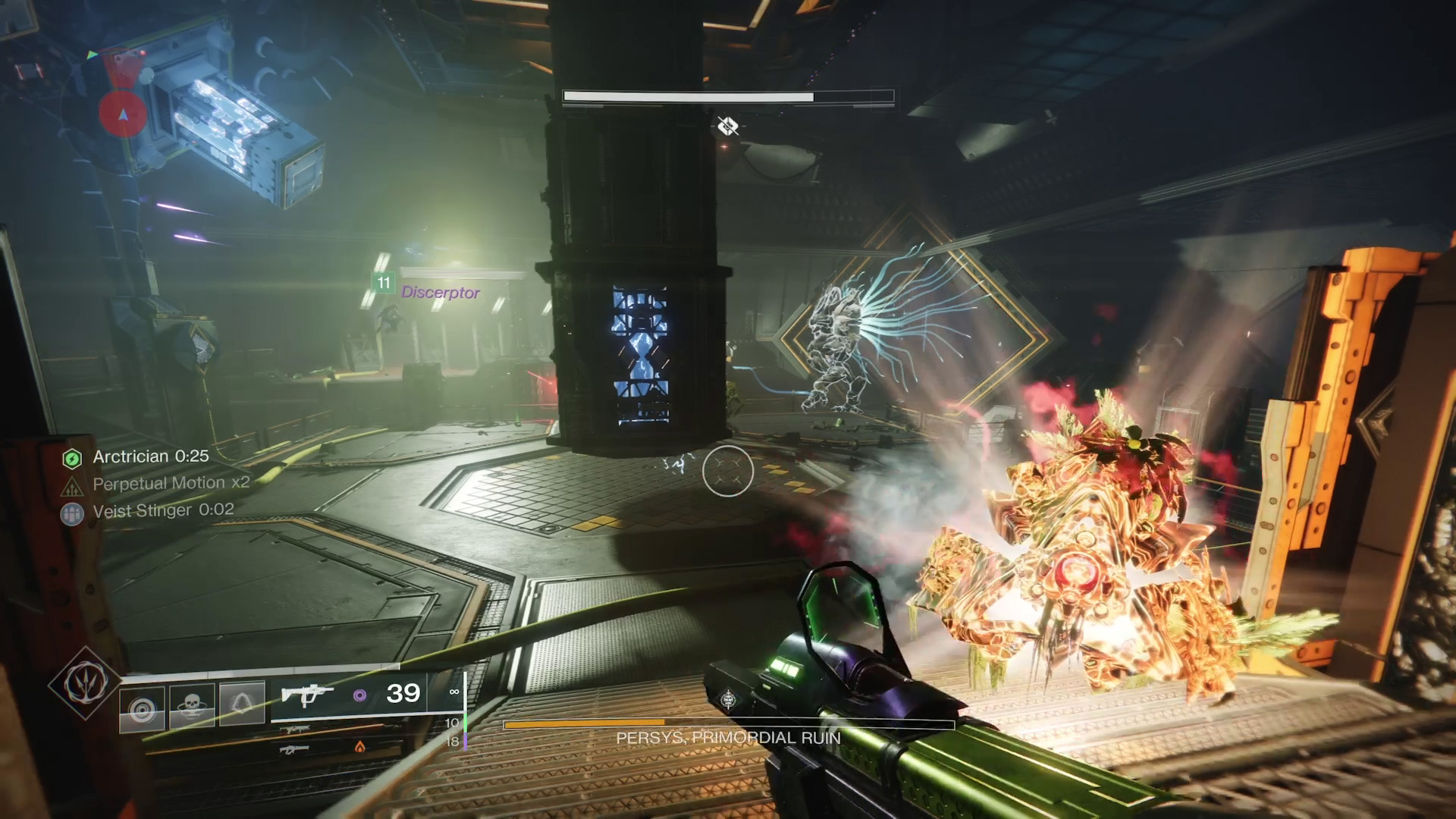Select the Perpetual Motion x2 buff
The image size is (1456, 819).
171,483
